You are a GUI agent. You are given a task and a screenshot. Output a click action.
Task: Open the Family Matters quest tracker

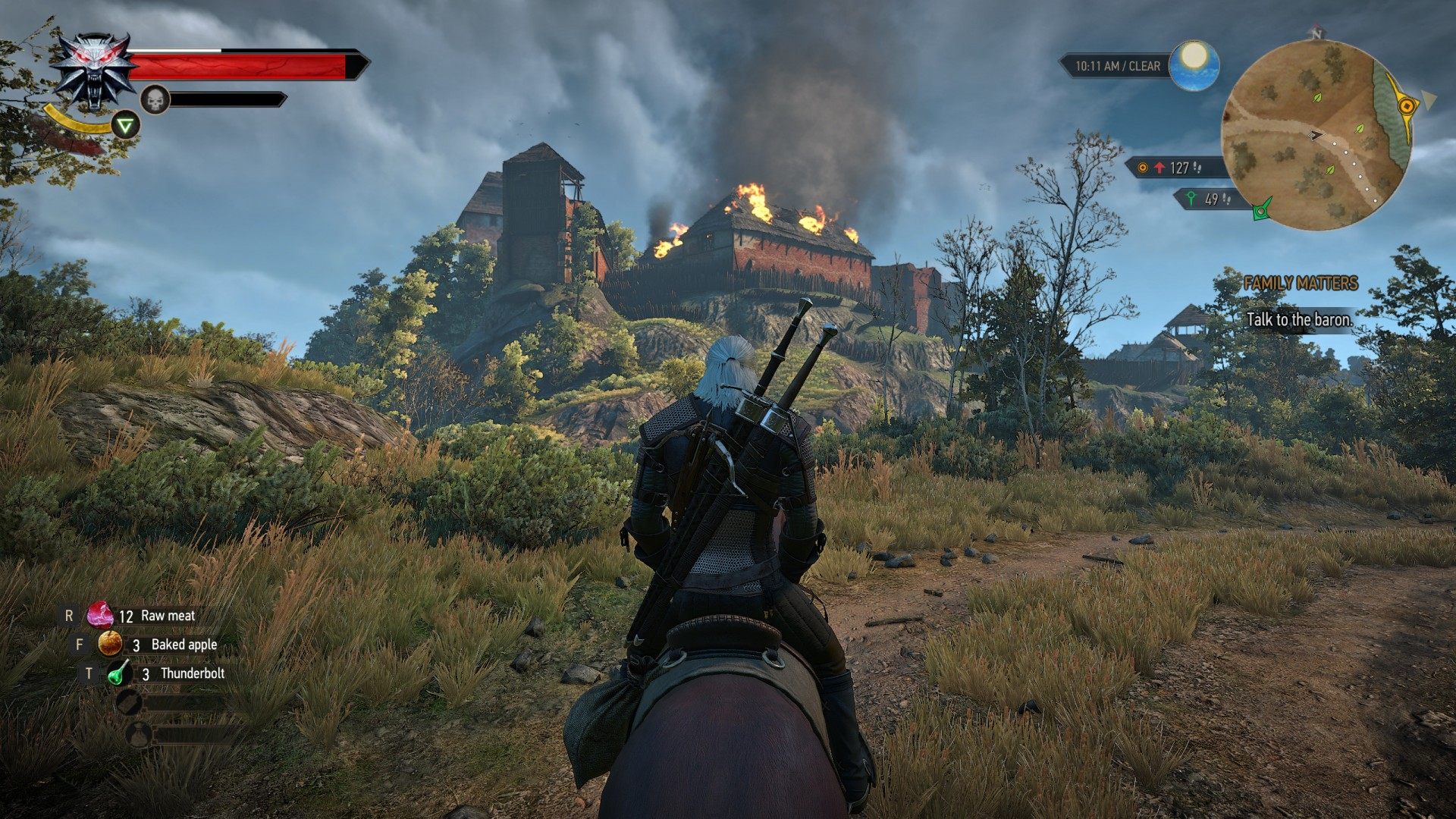[x=1300, y=284]
